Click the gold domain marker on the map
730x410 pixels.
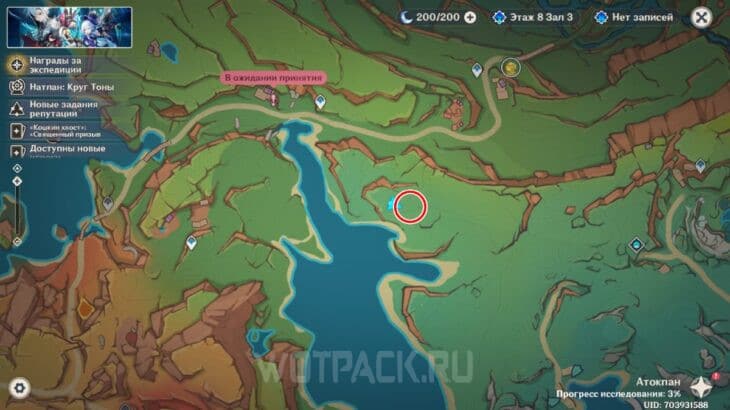pos(511,68)
